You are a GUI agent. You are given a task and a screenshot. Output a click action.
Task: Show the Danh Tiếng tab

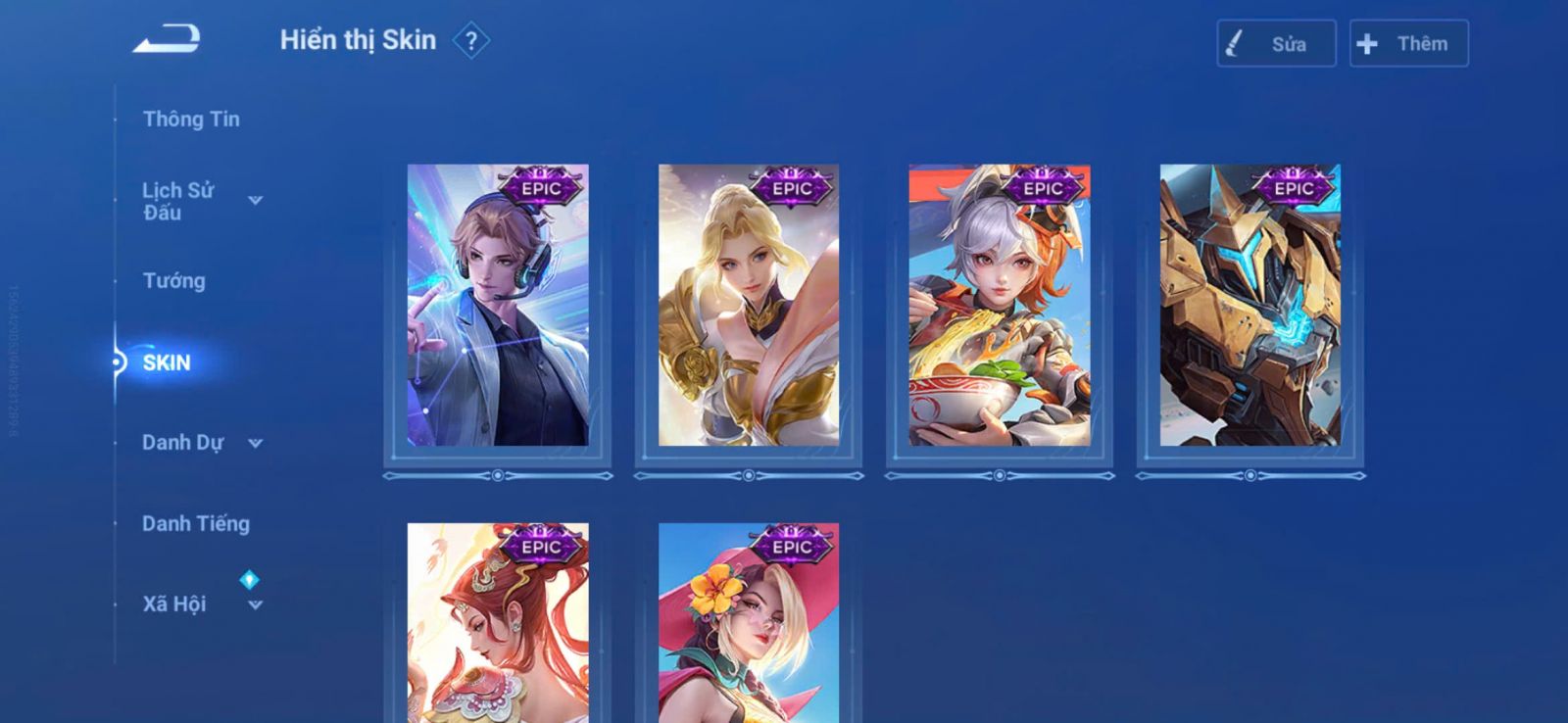pyautogui.click(x=196, y=524)
